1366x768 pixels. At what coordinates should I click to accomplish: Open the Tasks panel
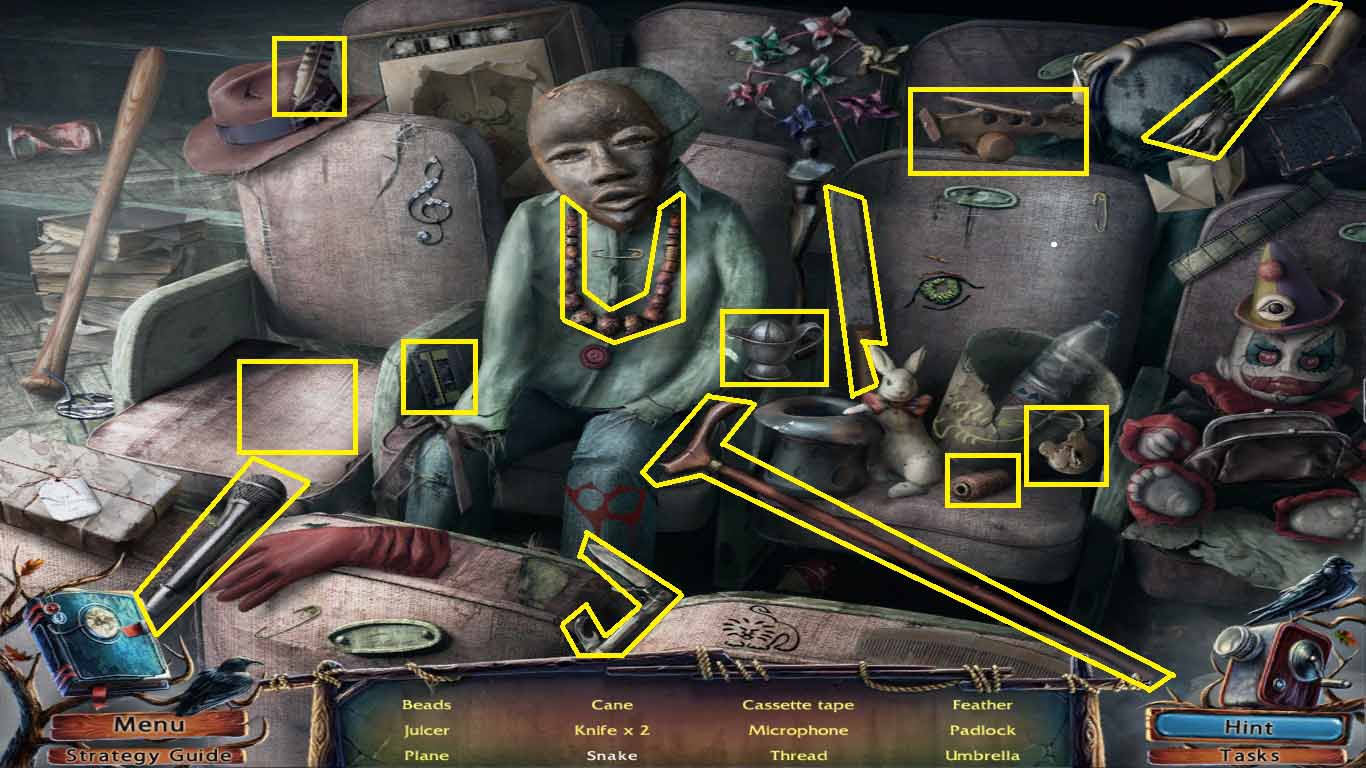[x=1248, y=754]
